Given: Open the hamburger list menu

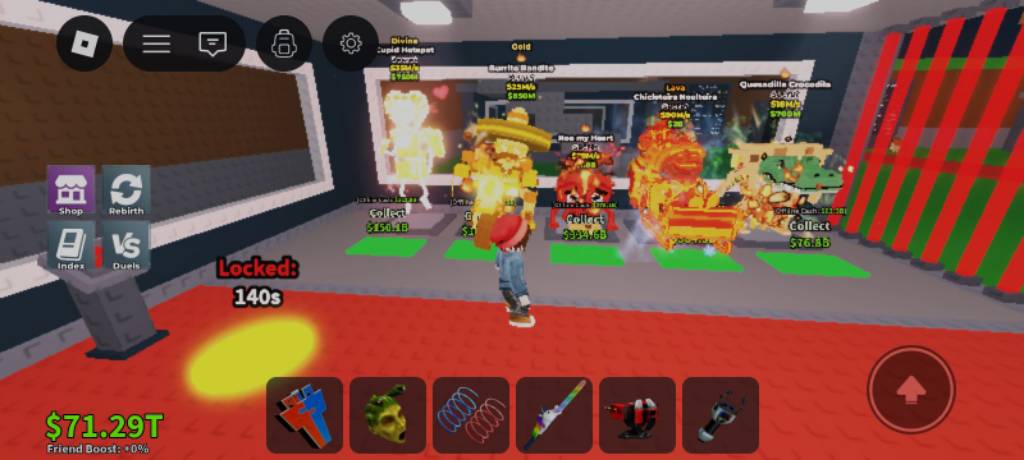Looking at the screenshot, I should click(156, 44).
